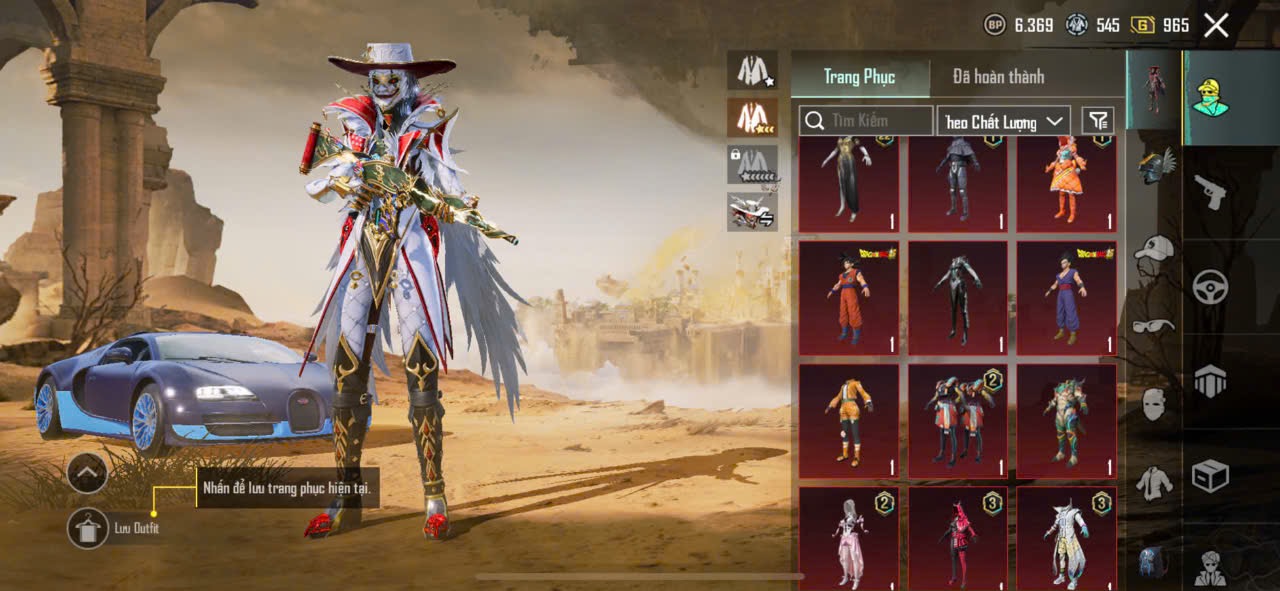Select the orange Goku outfit
This screenshot has width=1280, height=591.
pyautogui.click(x=848, y=298)
